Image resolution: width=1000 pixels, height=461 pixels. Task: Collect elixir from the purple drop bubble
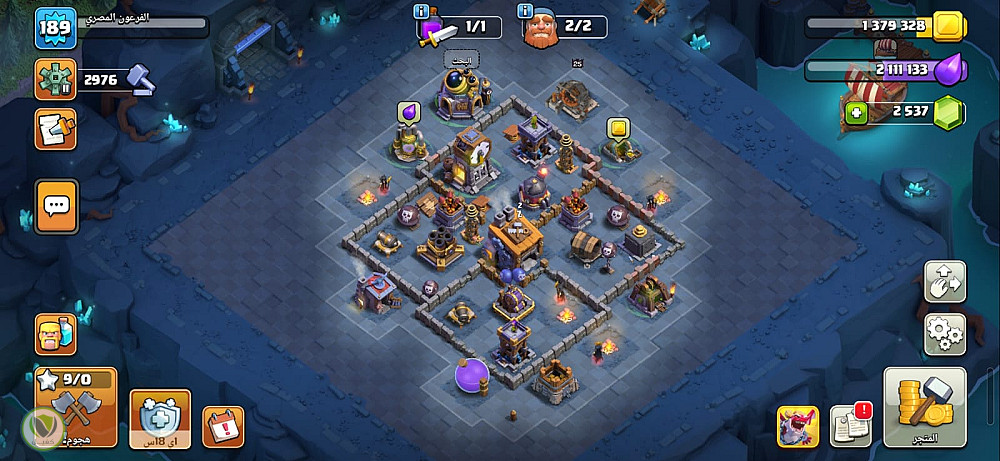pyautogui.click(x=408, y=112)
